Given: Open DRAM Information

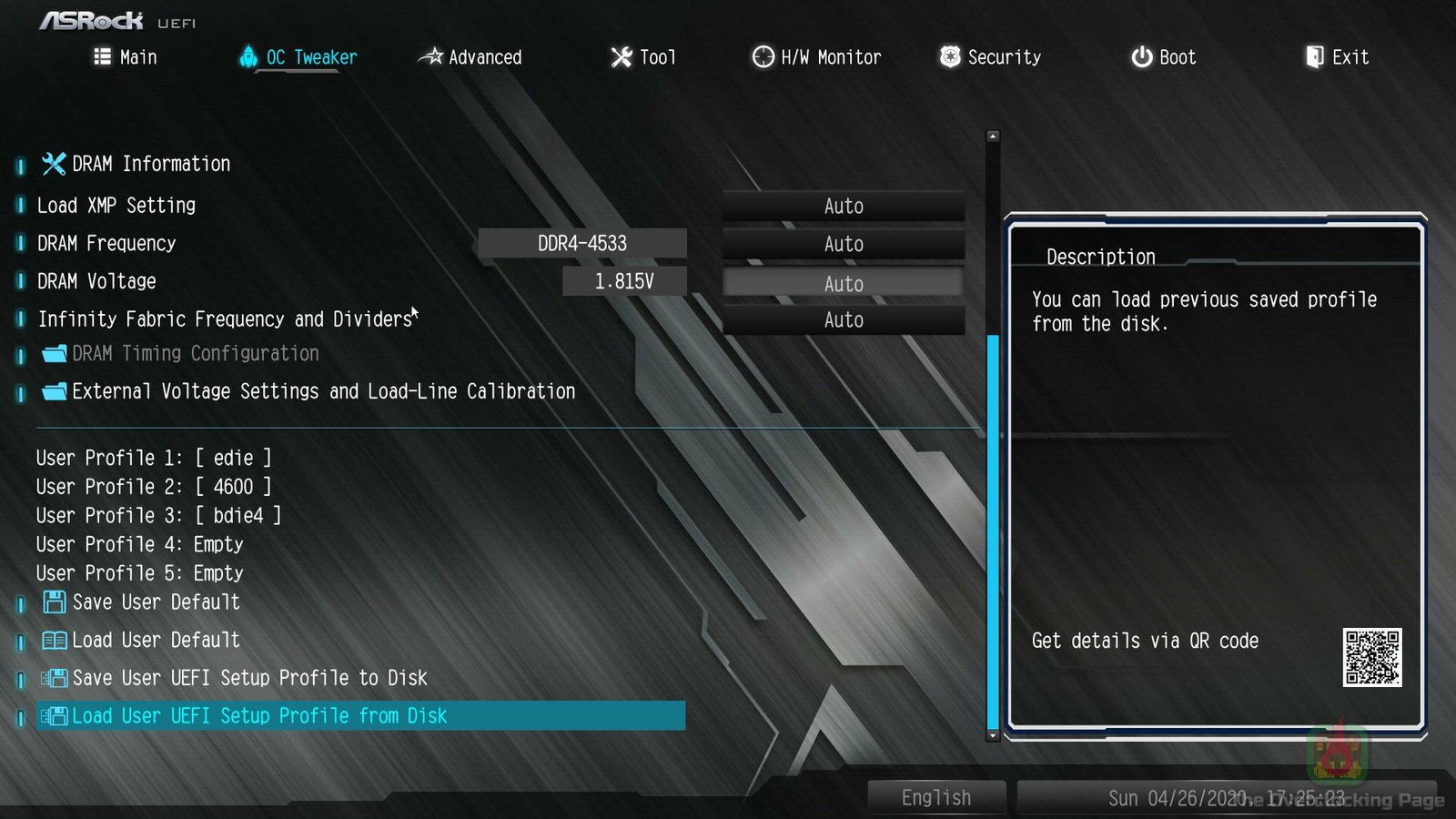Looking at the screenshot, I should pyautogui.click(x=150, y=164).
